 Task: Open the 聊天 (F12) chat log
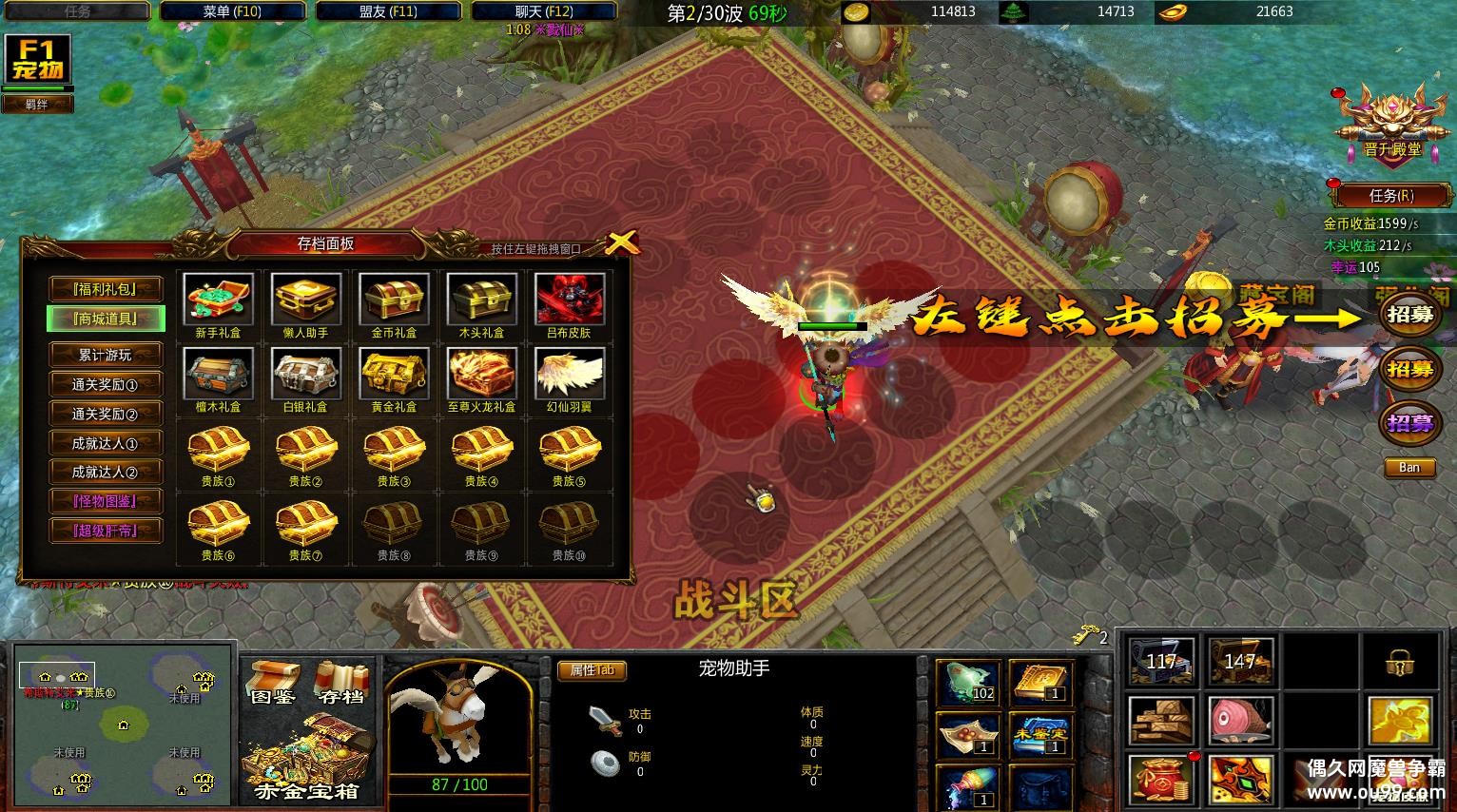coord(544,12)
